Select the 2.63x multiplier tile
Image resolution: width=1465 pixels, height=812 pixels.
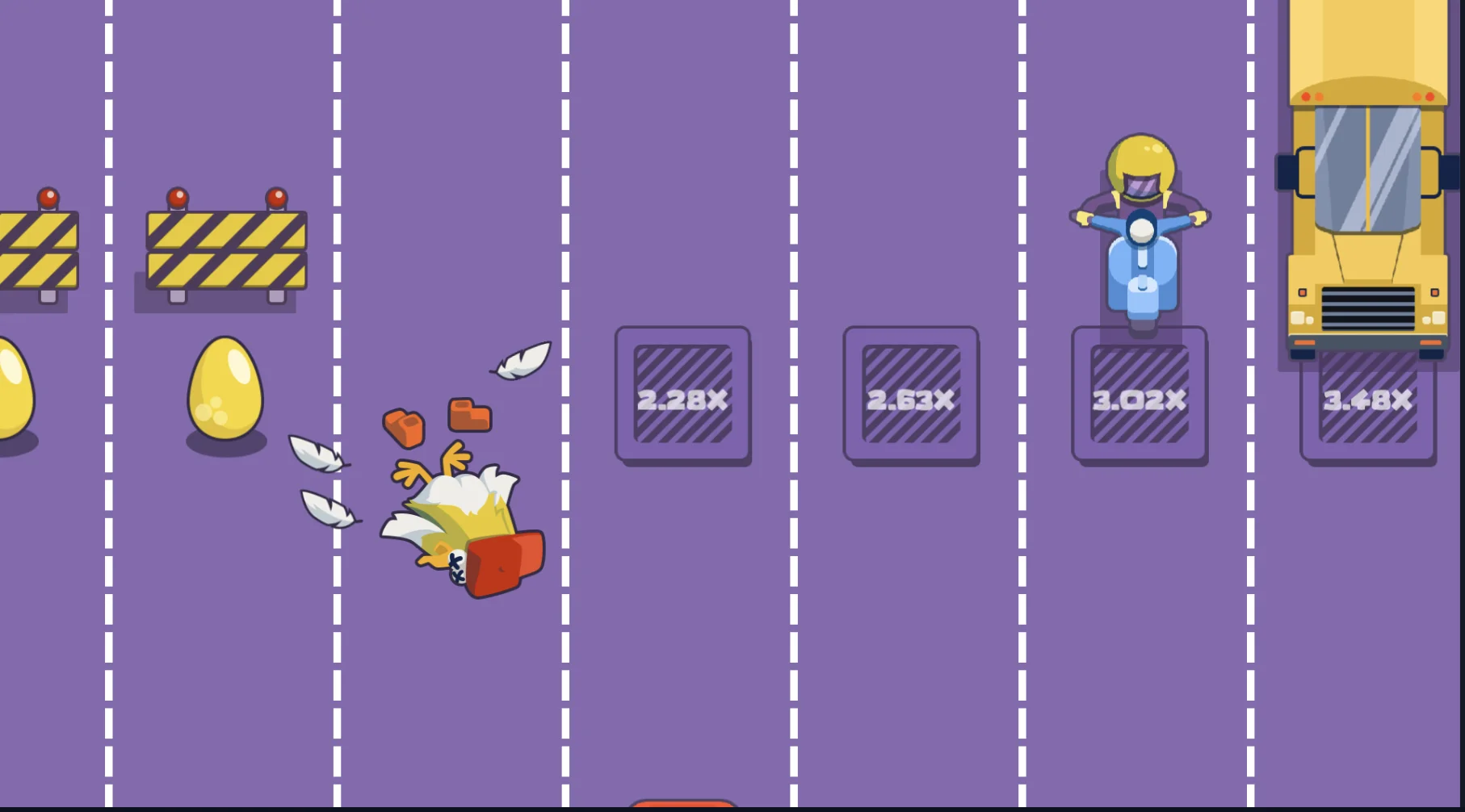click(911, 396)
